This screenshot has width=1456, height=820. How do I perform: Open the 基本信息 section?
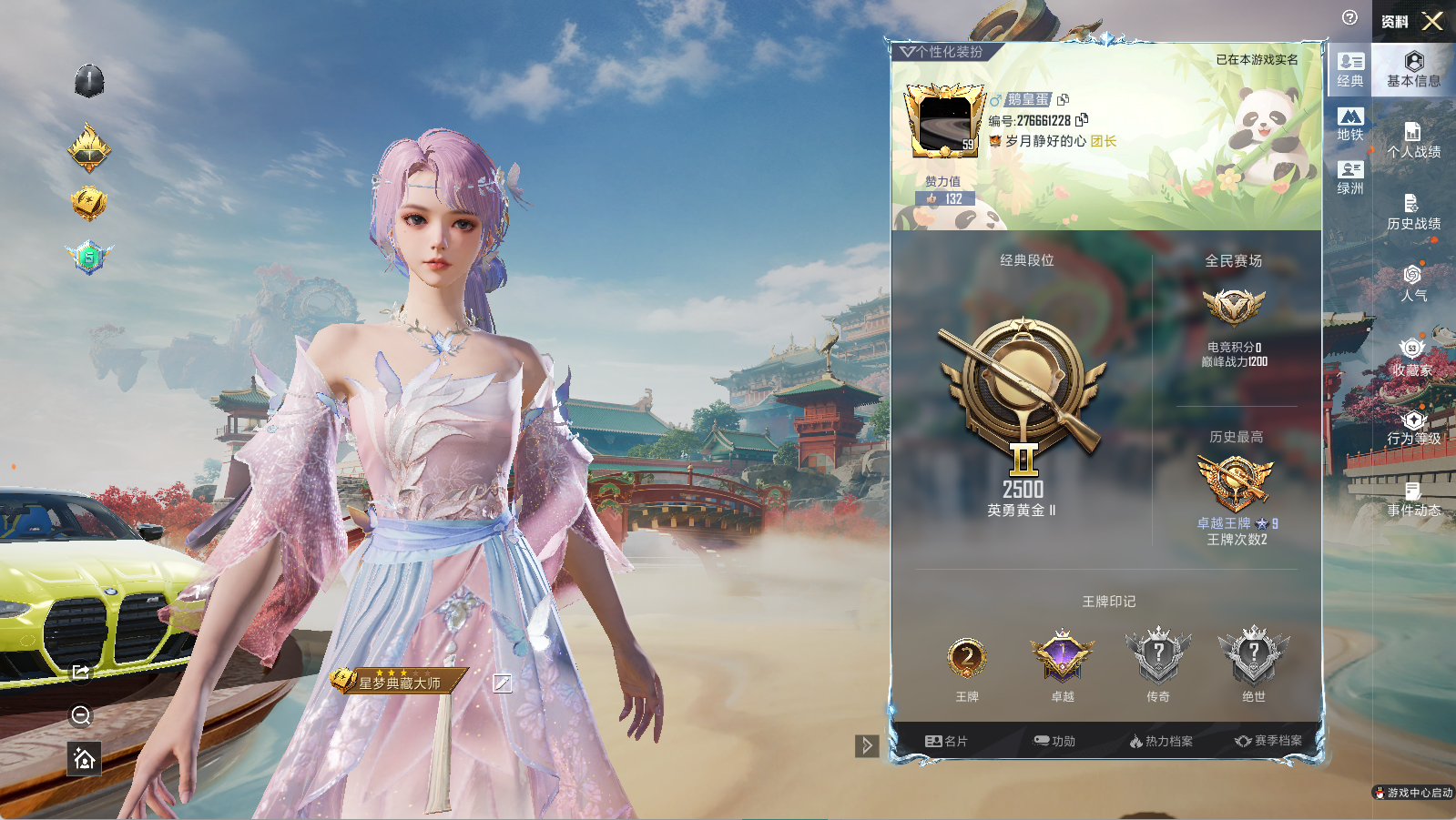[x=1413, y=69]
